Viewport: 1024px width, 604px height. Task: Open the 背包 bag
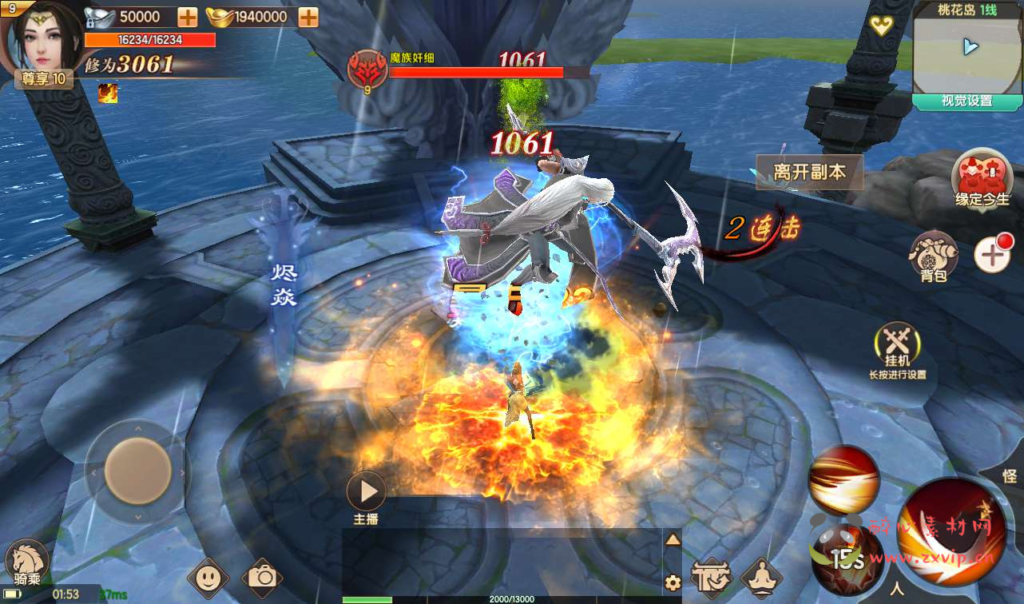coord(933,255)
